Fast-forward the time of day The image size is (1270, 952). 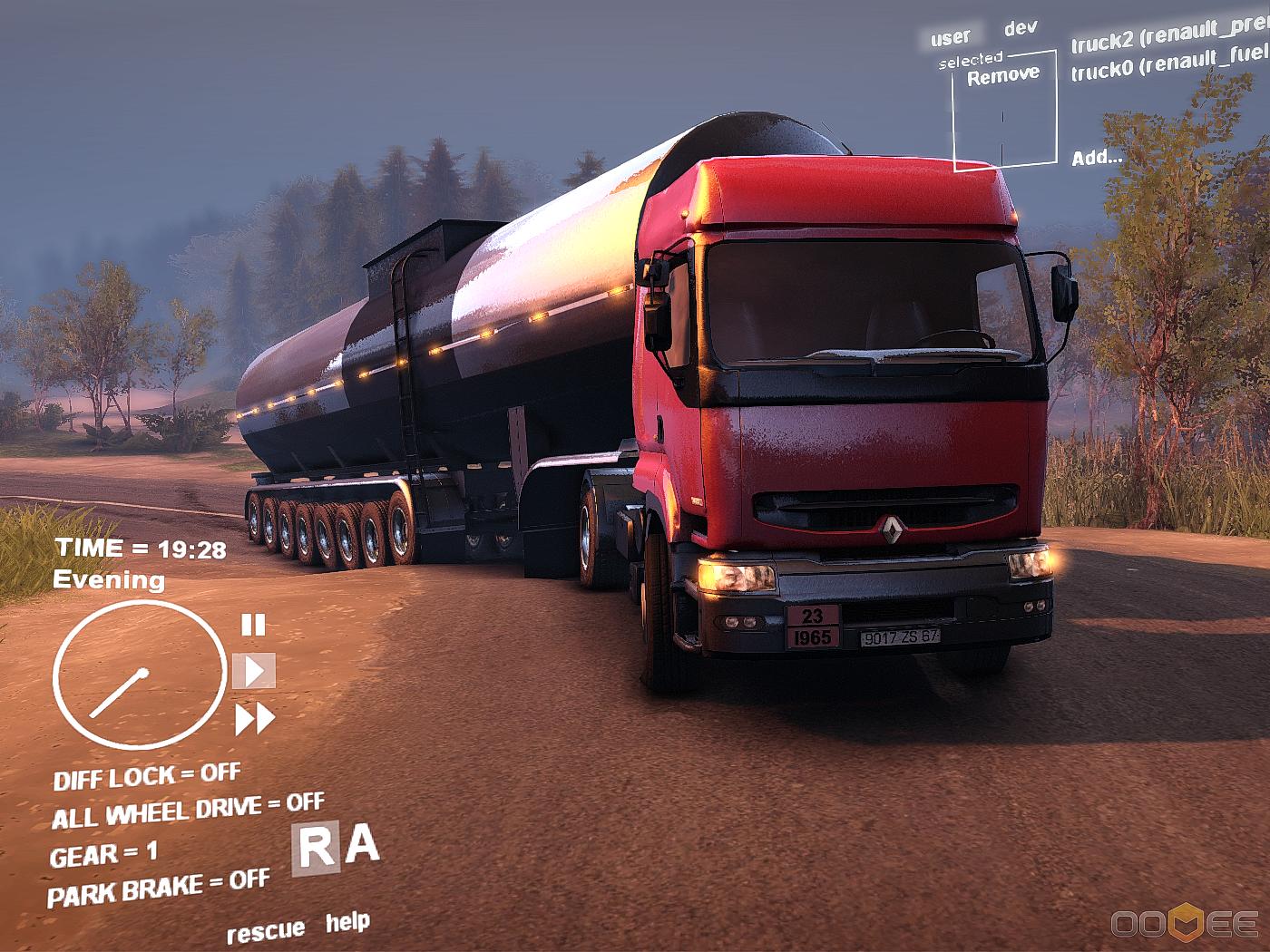(255, 720)
